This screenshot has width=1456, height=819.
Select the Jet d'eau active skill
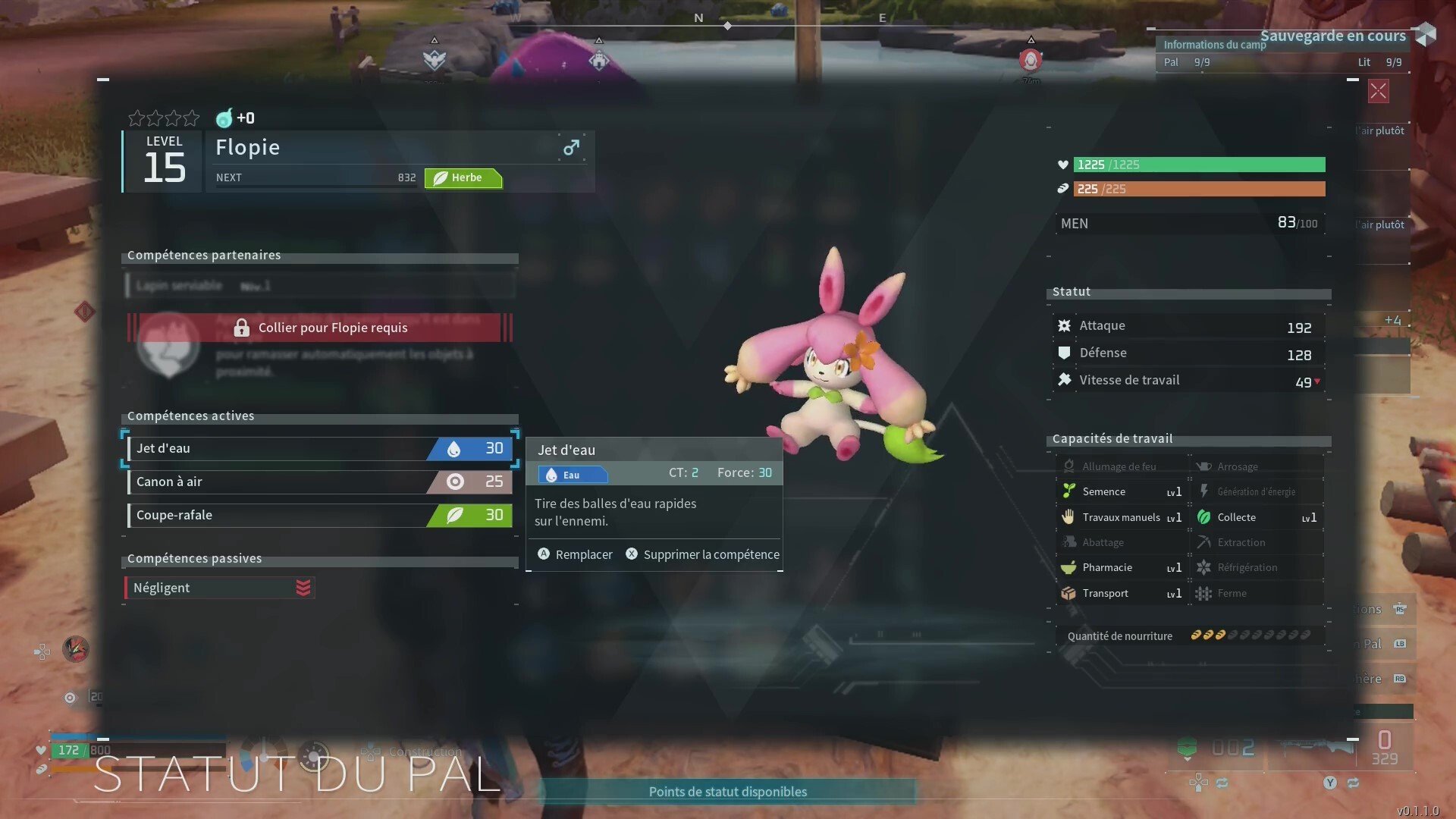(x=319, y=448)
